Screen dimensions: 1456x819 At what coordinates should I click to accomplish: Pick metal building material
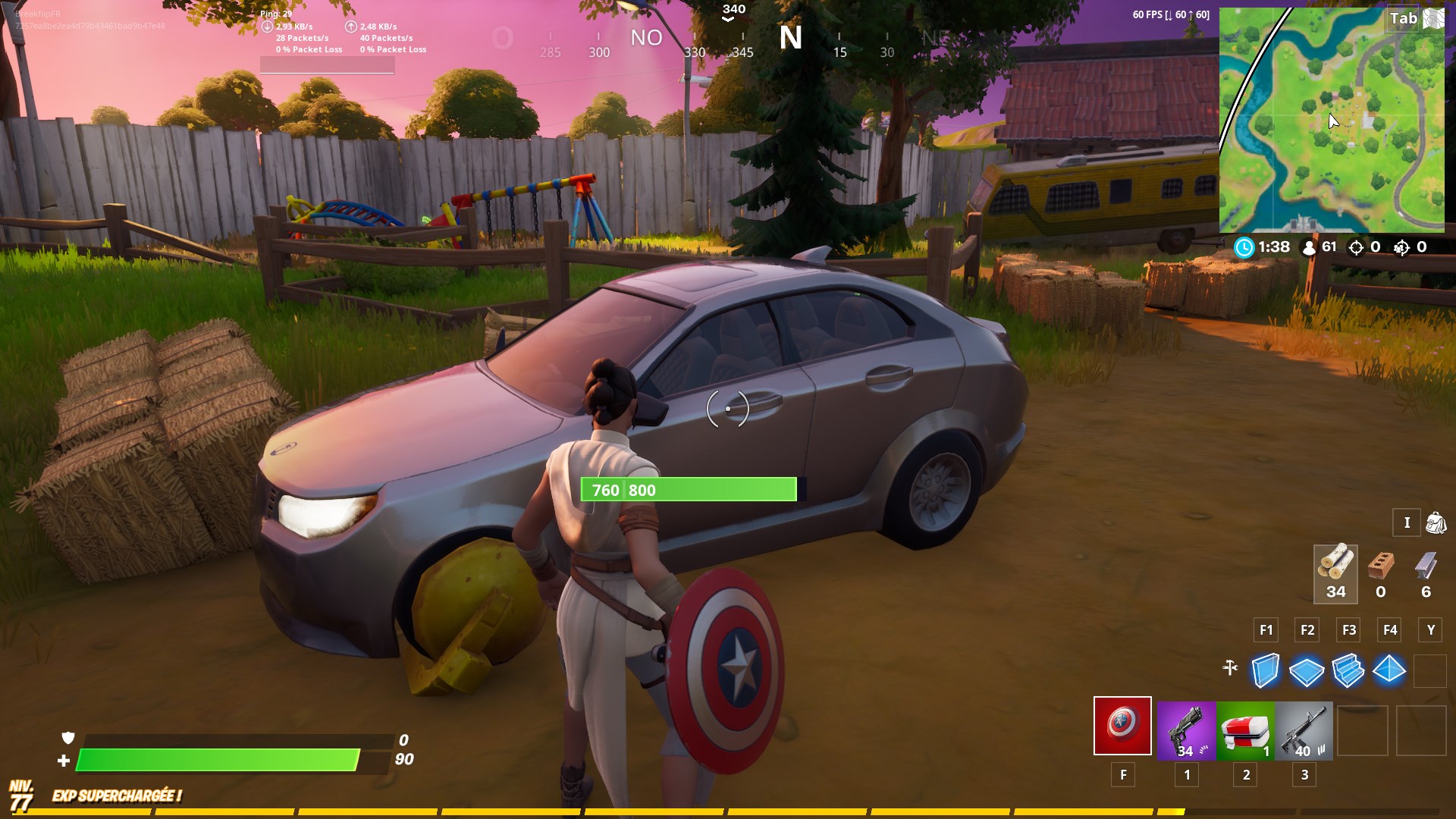pyautogui.click(x=1426, y=573)
